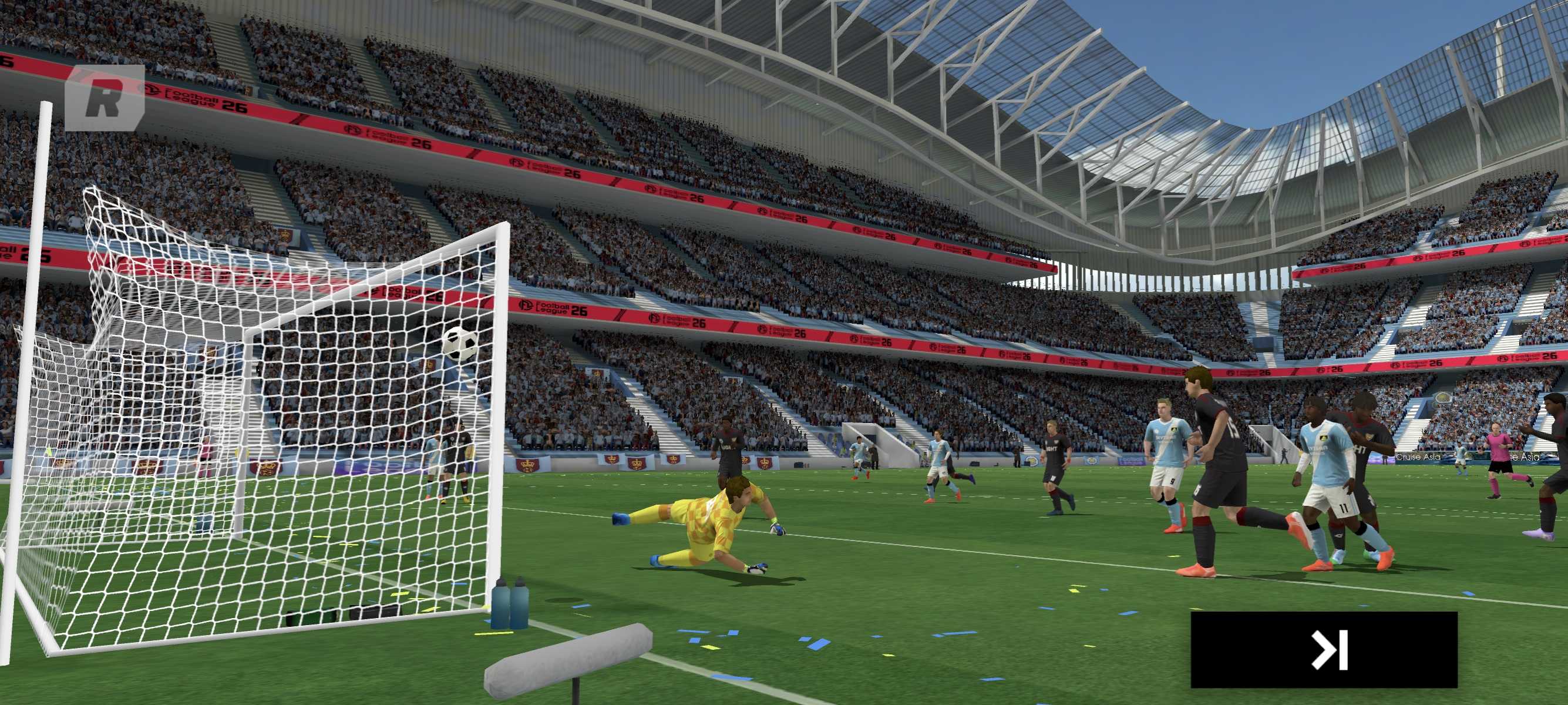
Task: Skip the goal replay
Action: 1323,650
